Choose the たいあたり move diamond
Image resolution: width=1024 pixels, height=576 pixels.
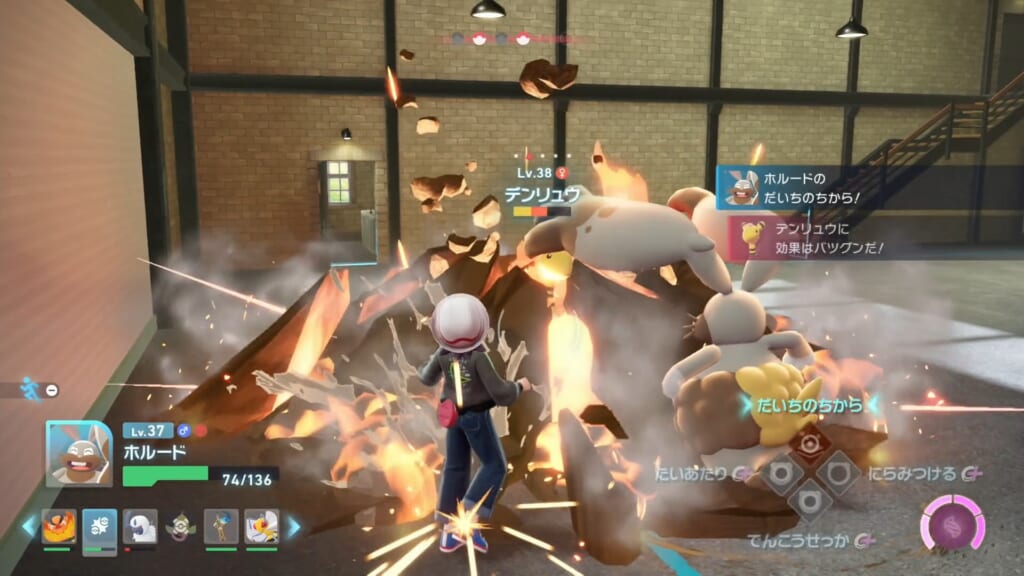point(781,472)
